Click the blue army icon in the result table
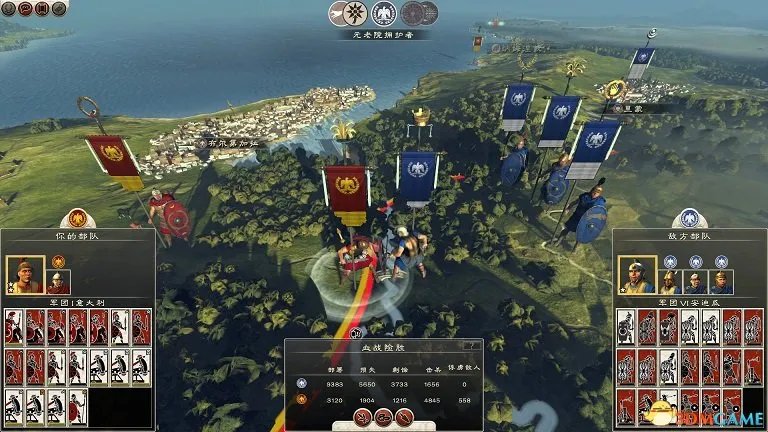The width and height of the screenshot is (768, 432). (x=303, y=382)
